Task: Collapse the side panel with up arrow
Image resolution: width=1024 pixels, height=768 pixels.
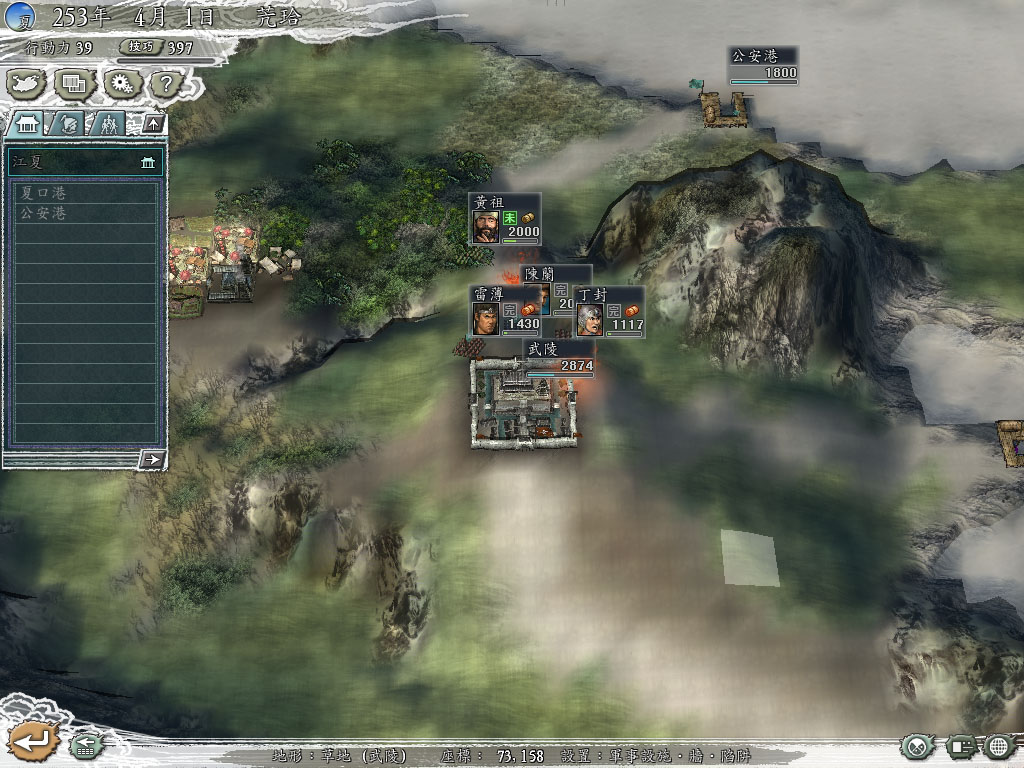Action: point(153,123)
